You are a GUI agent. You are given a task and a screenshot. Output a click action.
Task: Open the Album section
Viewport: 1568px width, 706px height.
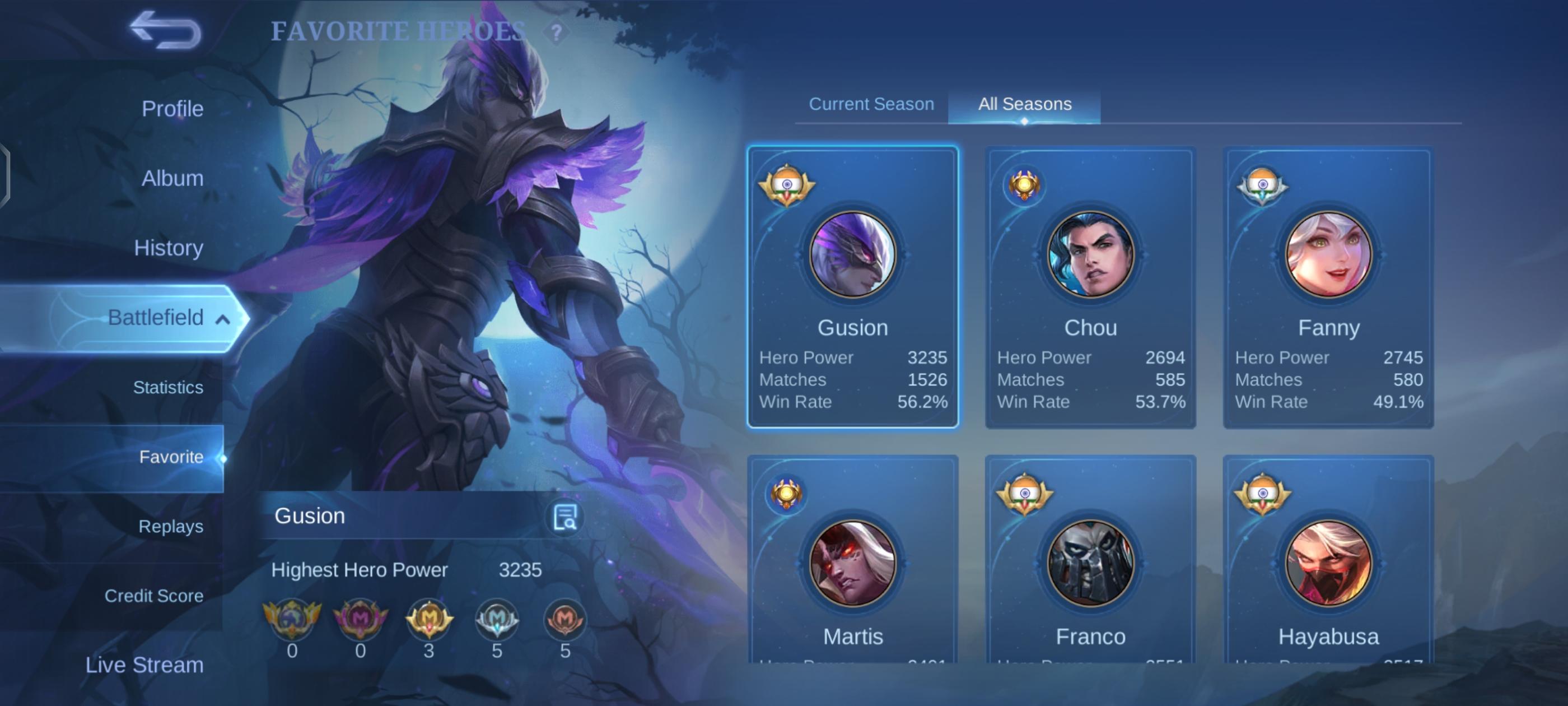[172, 179]
